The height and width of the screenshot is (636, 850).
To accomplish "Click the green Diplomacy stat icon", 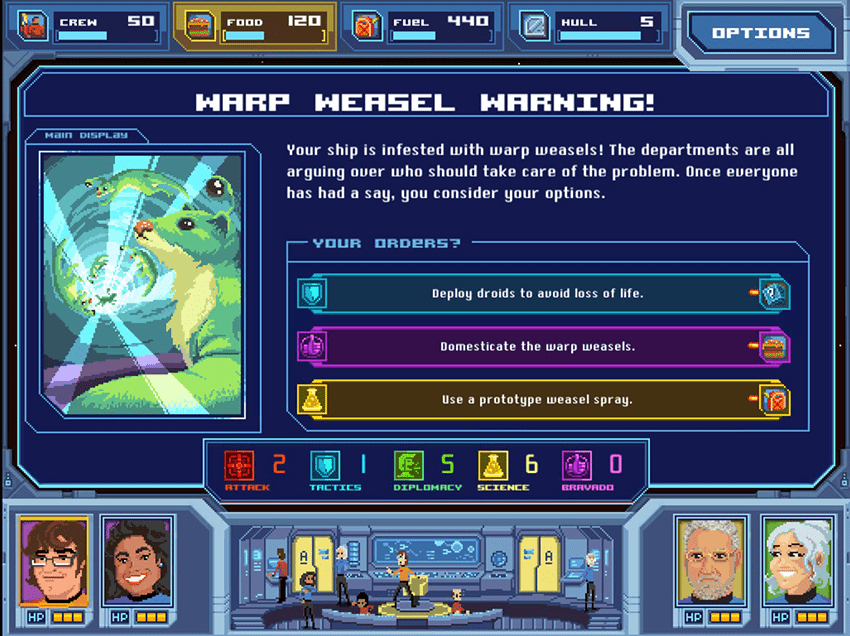I will tap(409, 465).
